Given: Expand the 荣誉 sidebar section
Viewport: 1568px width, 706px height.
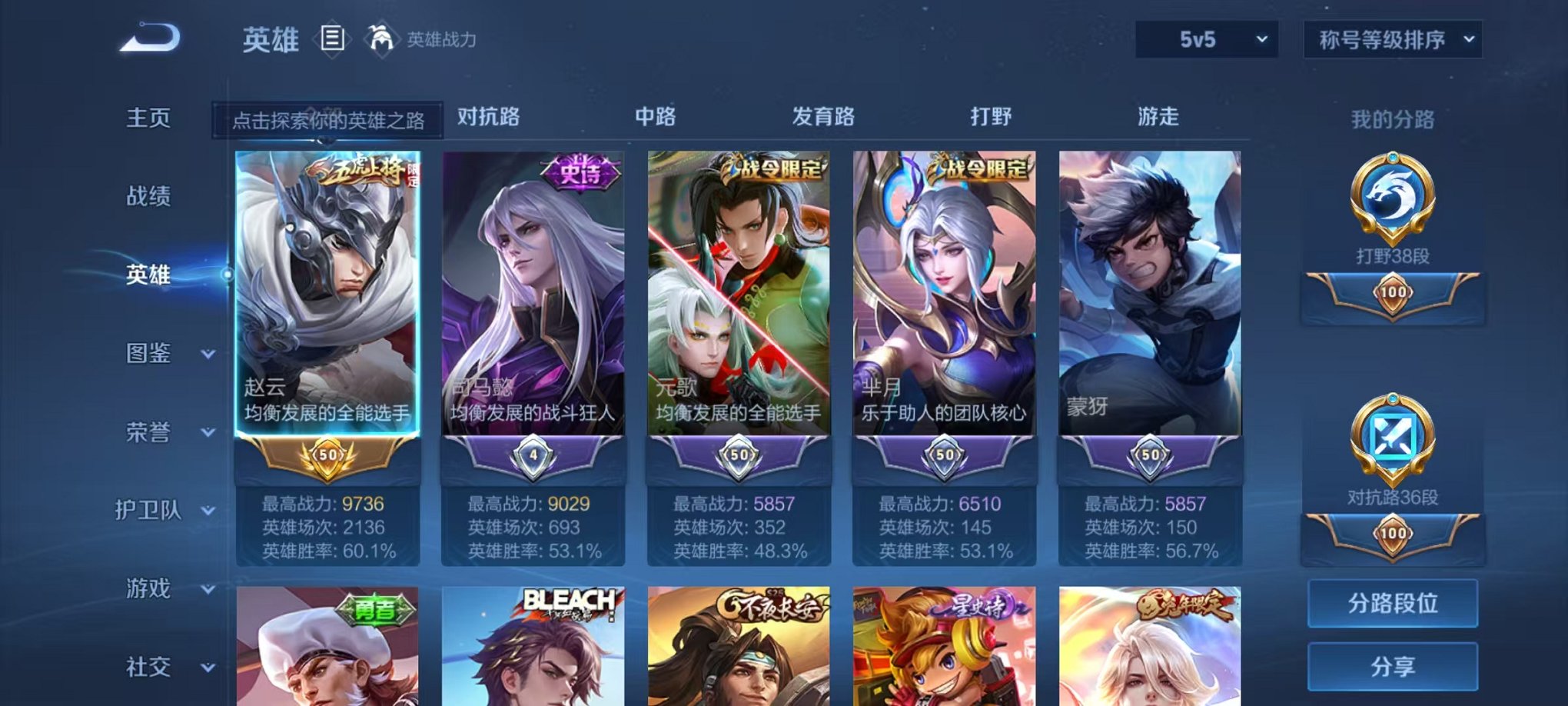Looking at the screenshot, I should coord(151,433).
